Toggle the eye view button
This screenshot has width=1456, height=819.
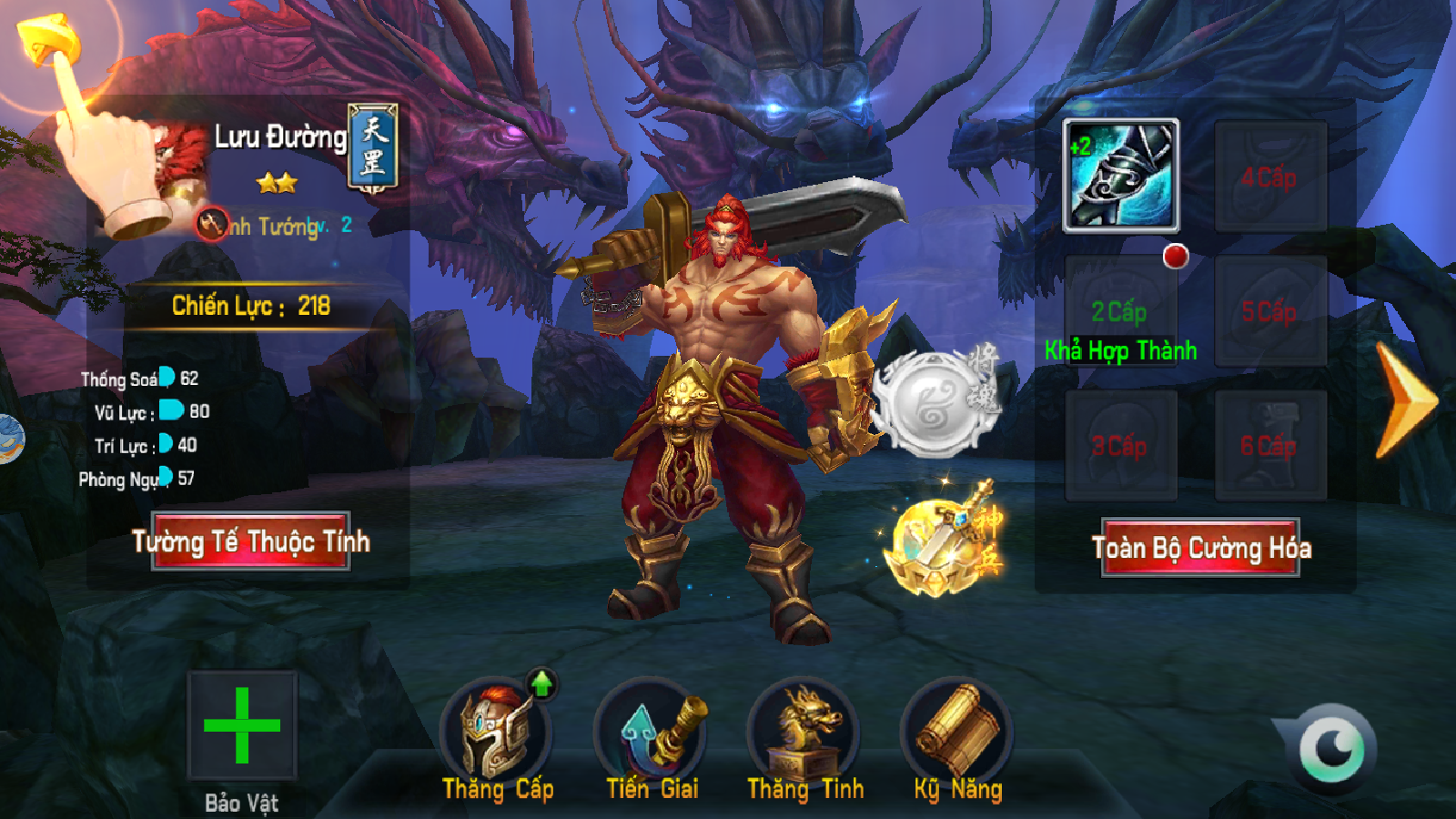coord(1331,749)
